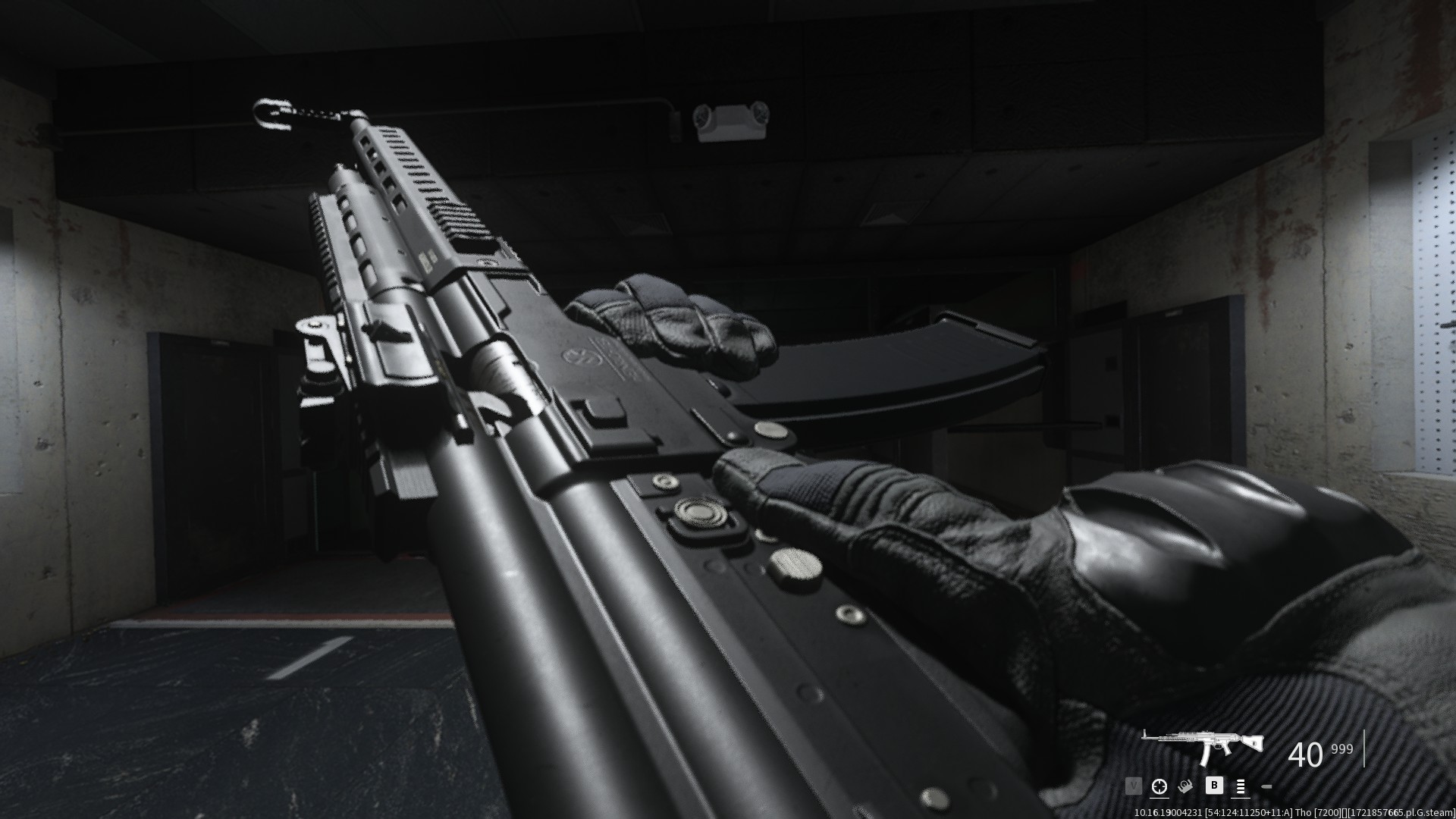The height and width of the screenshot is (819, 1456).
Task: Select the under-barrel attachment icon
Action: point(1185,787)
